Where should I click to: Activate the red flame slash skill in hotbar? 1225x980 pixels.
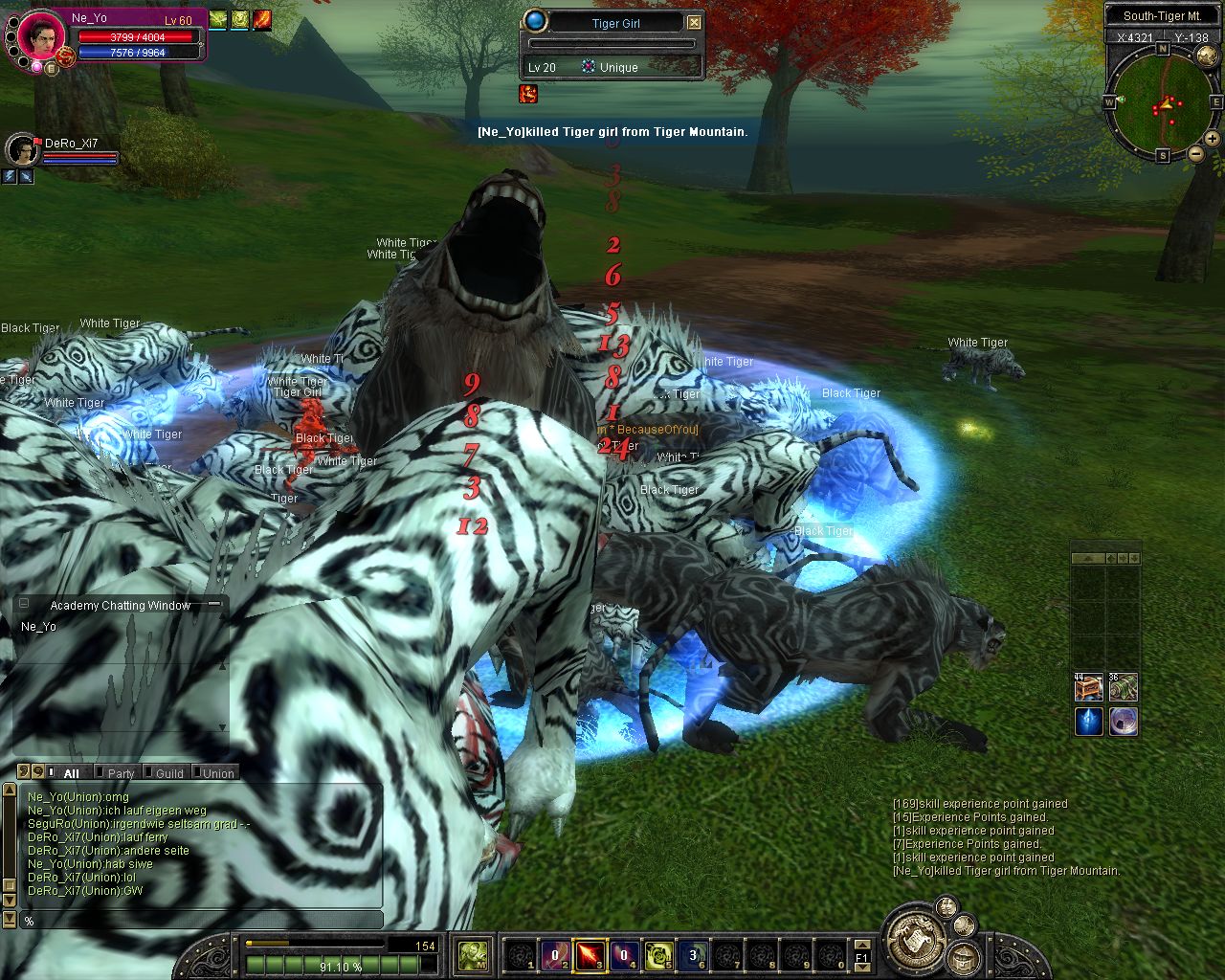click(x=590, y=954)
